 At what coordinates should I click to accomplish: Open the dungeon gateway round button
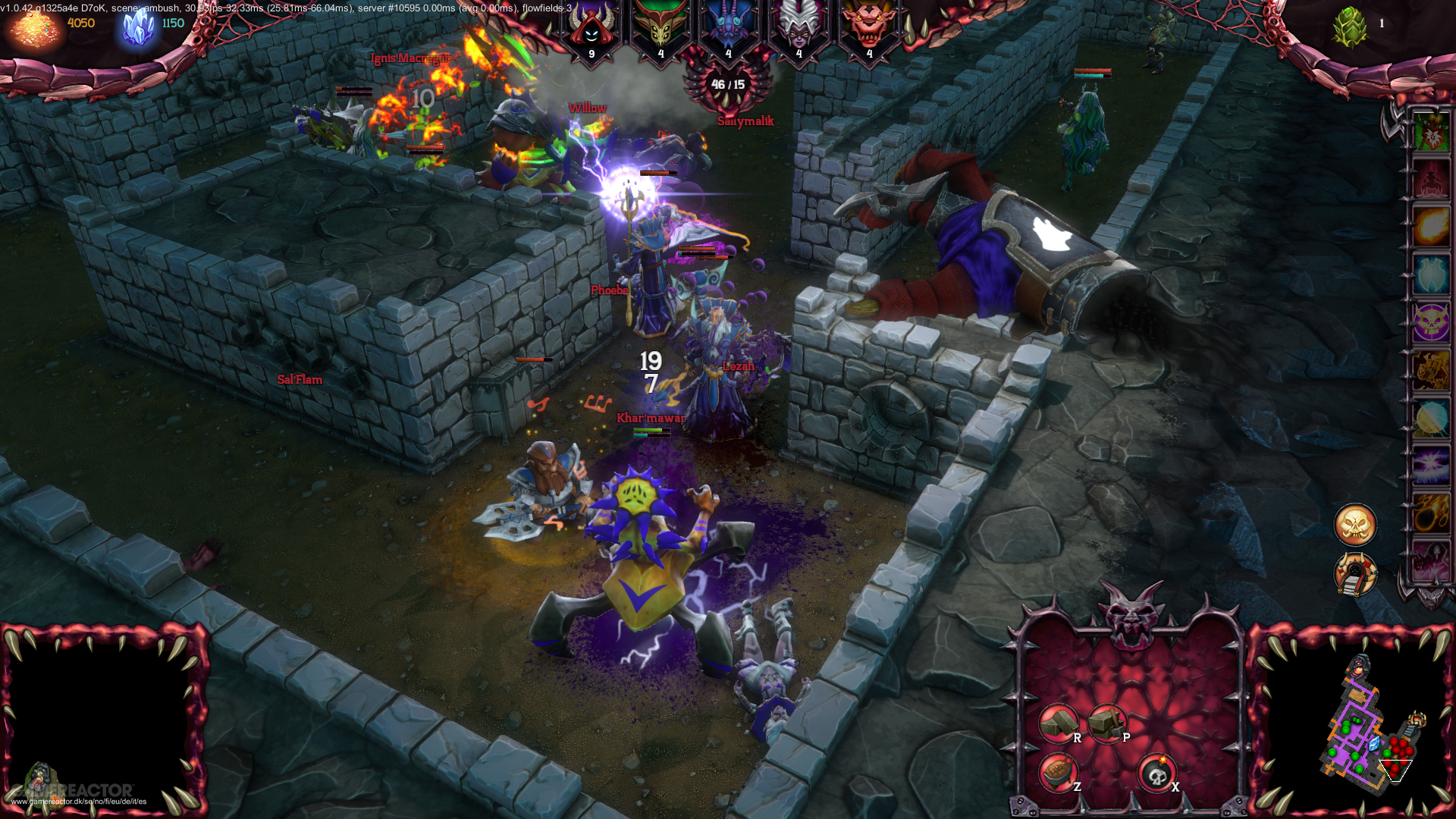[x=1355, y=574]
